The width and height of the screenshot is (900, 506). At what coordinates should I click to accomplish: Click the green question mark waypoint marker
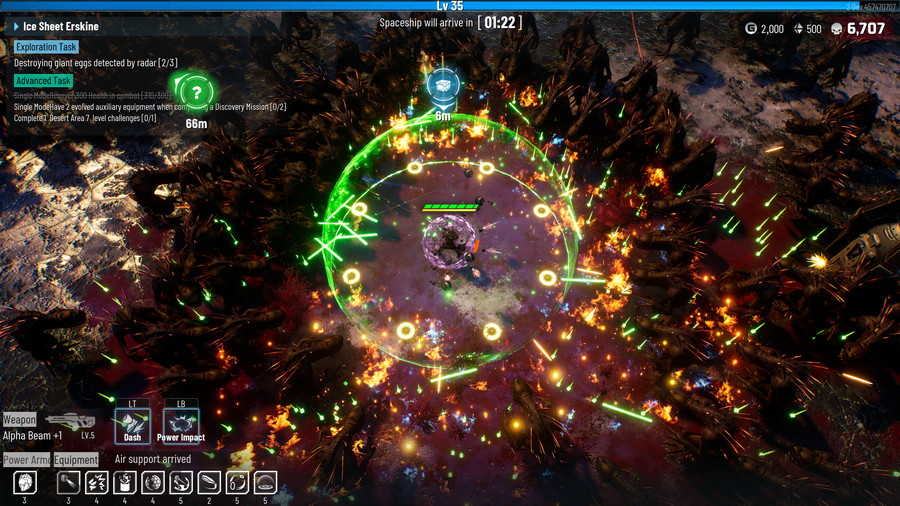pyautogui.click(x=197, y=92)
